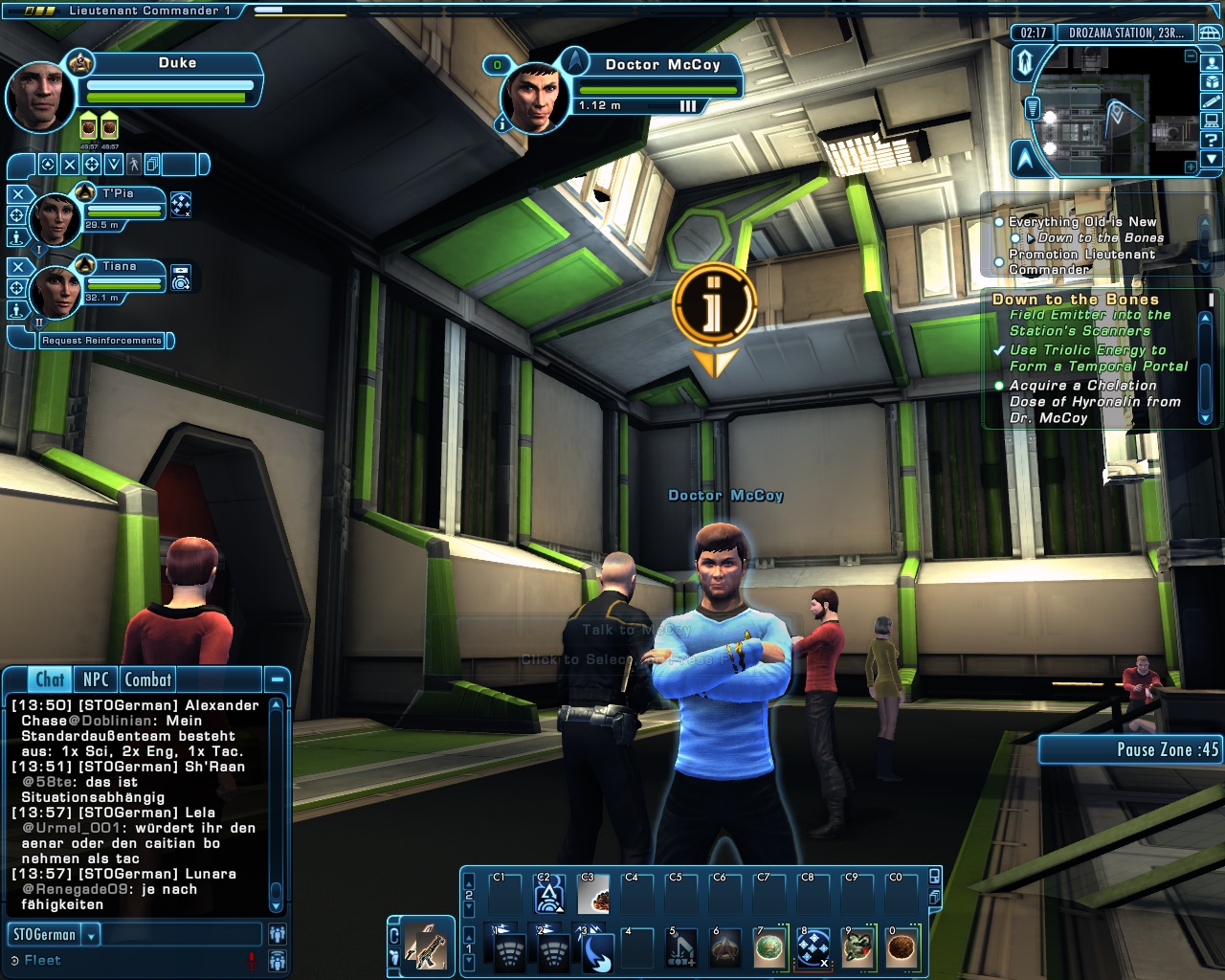Click the Request Reinforcements button
The width and height of the screenshot is (1225, 980).
[101, 341]
